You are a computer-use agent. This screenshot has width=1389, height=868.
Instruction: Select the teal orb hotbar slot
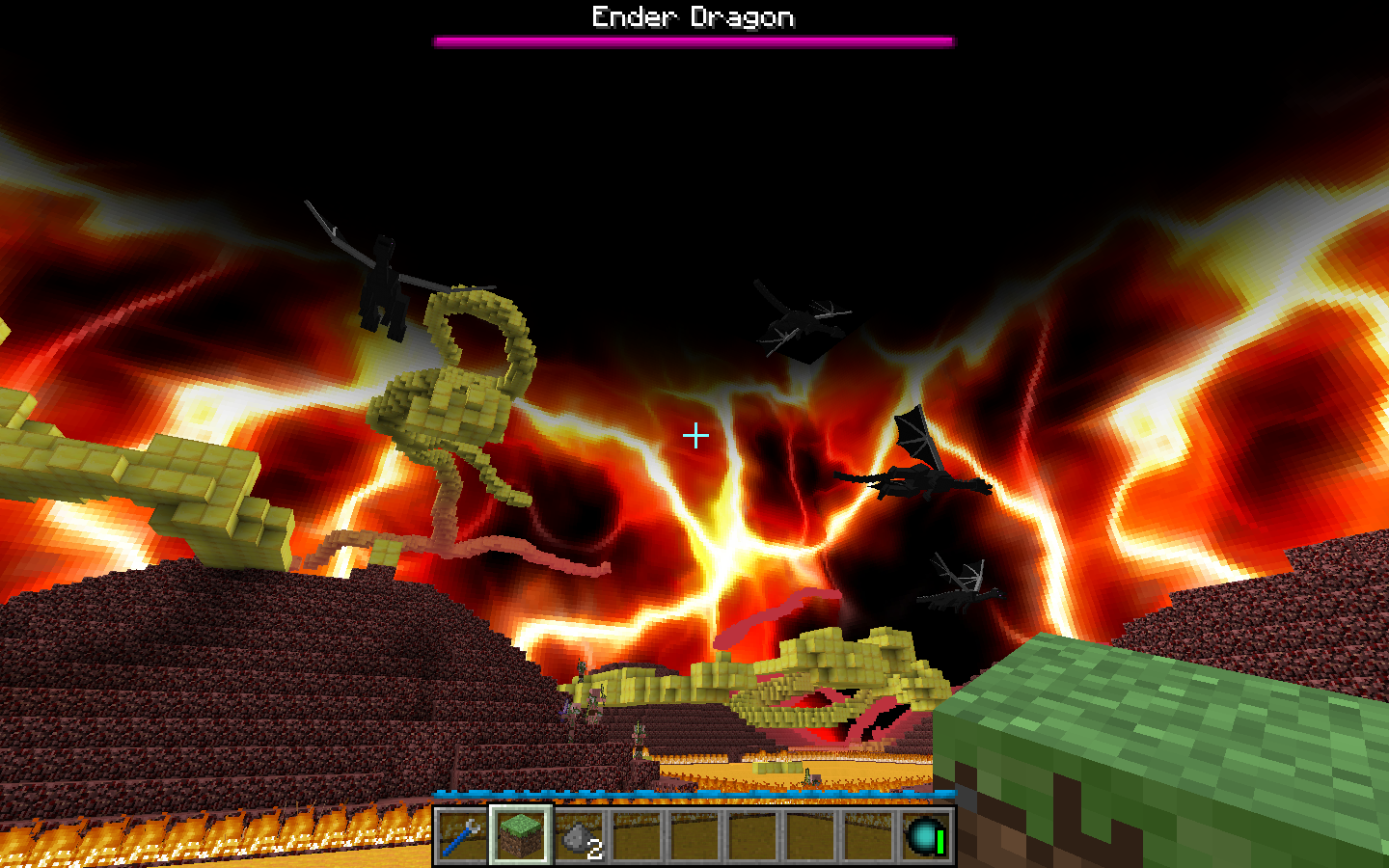pyautogui.click(x=926, y=835)
